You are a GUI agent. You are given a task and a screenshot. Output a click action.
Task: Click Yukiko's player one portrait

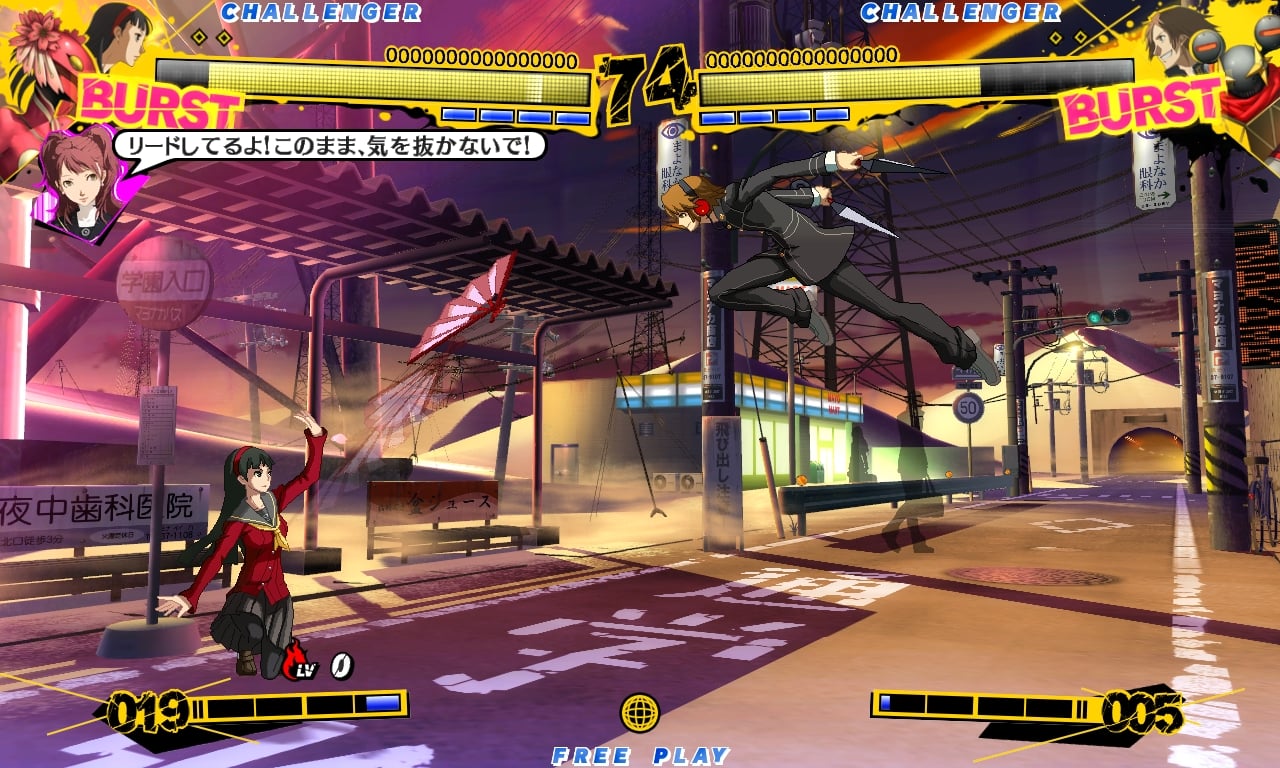coord(118,35)
